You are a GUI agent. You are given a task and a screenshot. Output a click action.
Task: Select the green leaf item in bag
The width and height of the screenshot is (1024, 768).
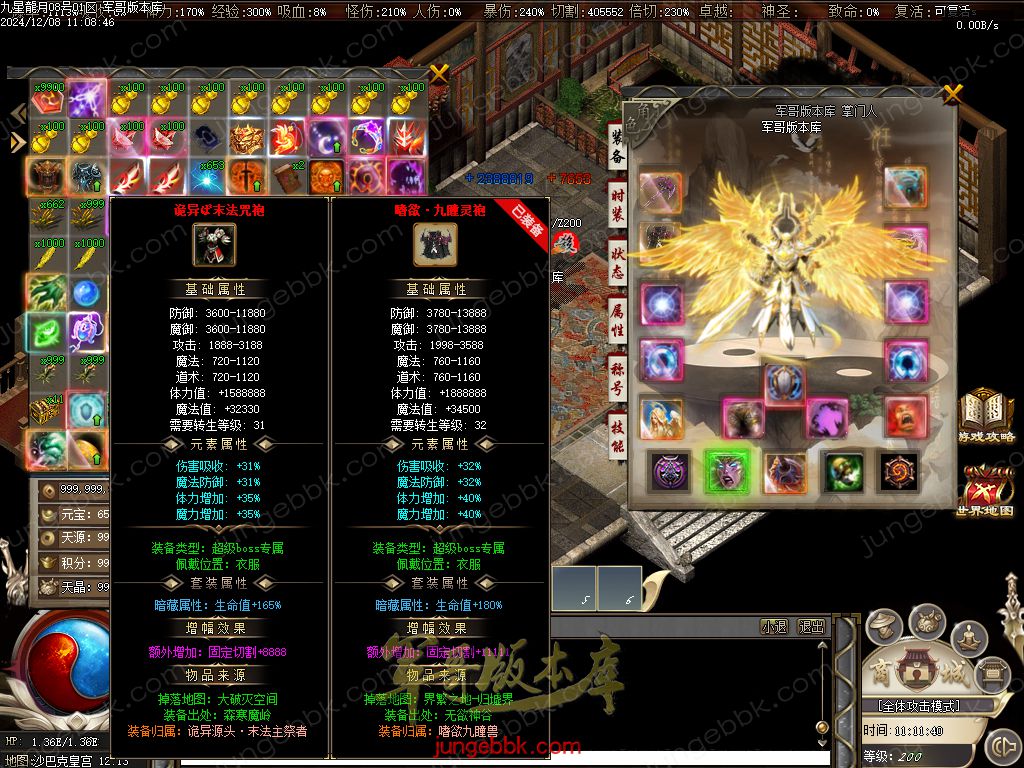click(46, 331)
